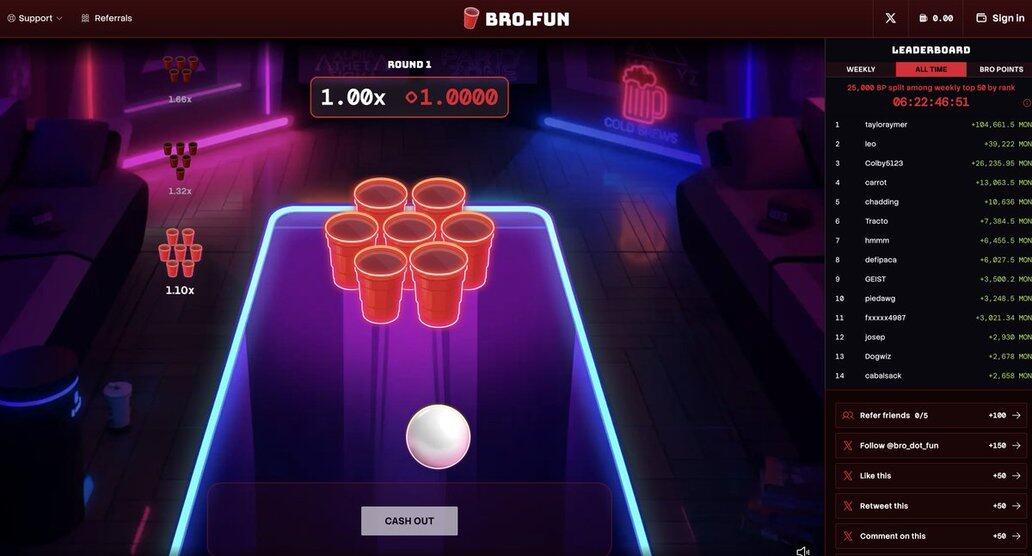
Task: Open the Referrals page
Action: click(106, 18)
